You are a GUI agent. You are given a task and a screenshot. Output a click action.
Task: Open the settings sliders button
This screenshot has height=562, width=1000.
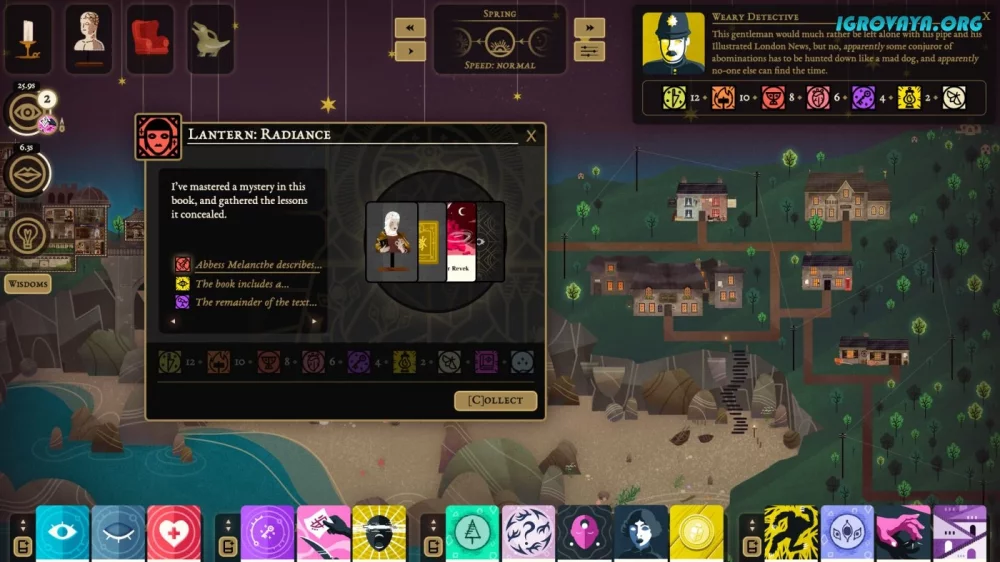pos(589,50)
